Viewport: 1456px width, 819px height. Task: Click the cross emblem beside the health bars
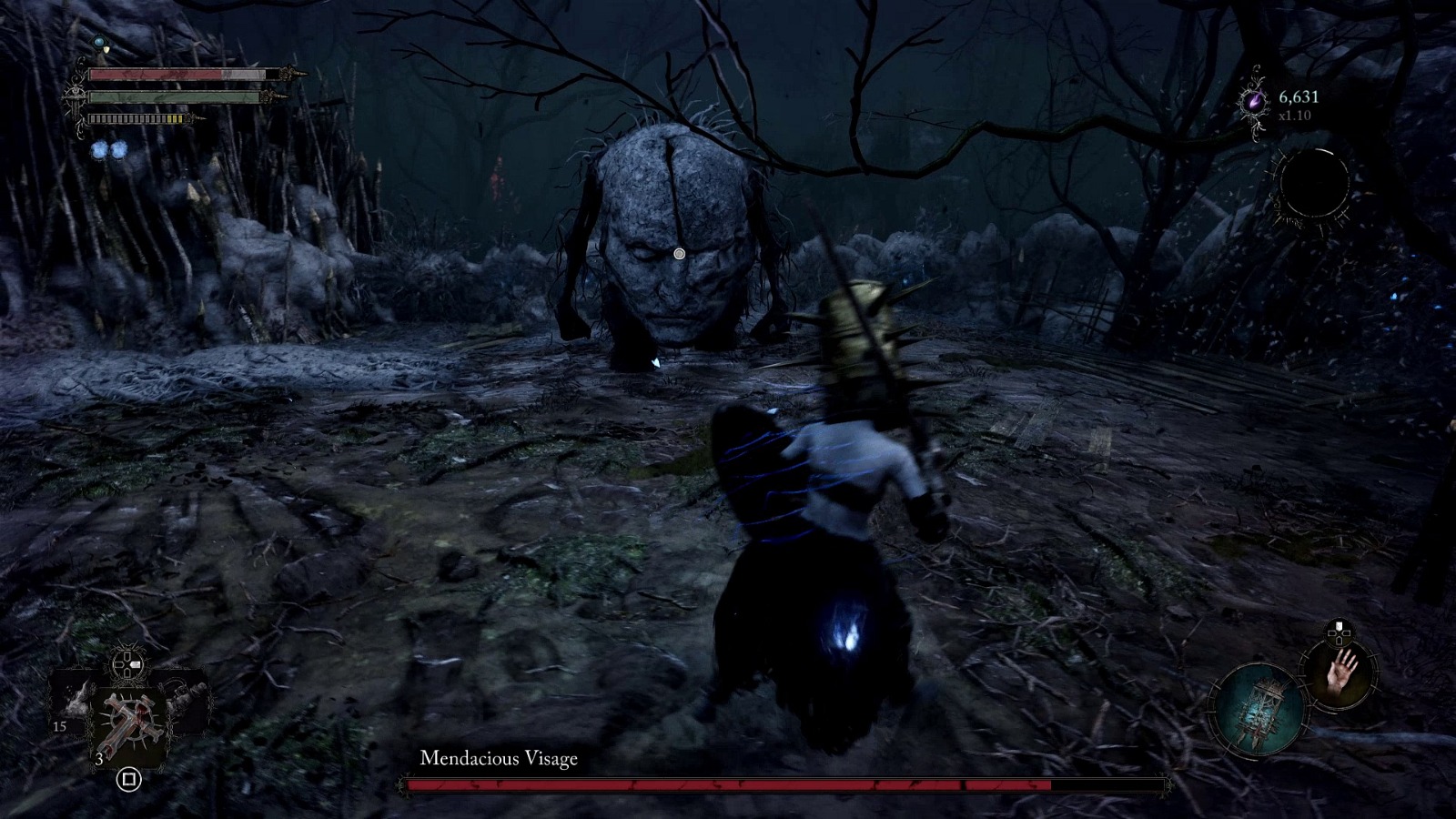click(75, 96)
